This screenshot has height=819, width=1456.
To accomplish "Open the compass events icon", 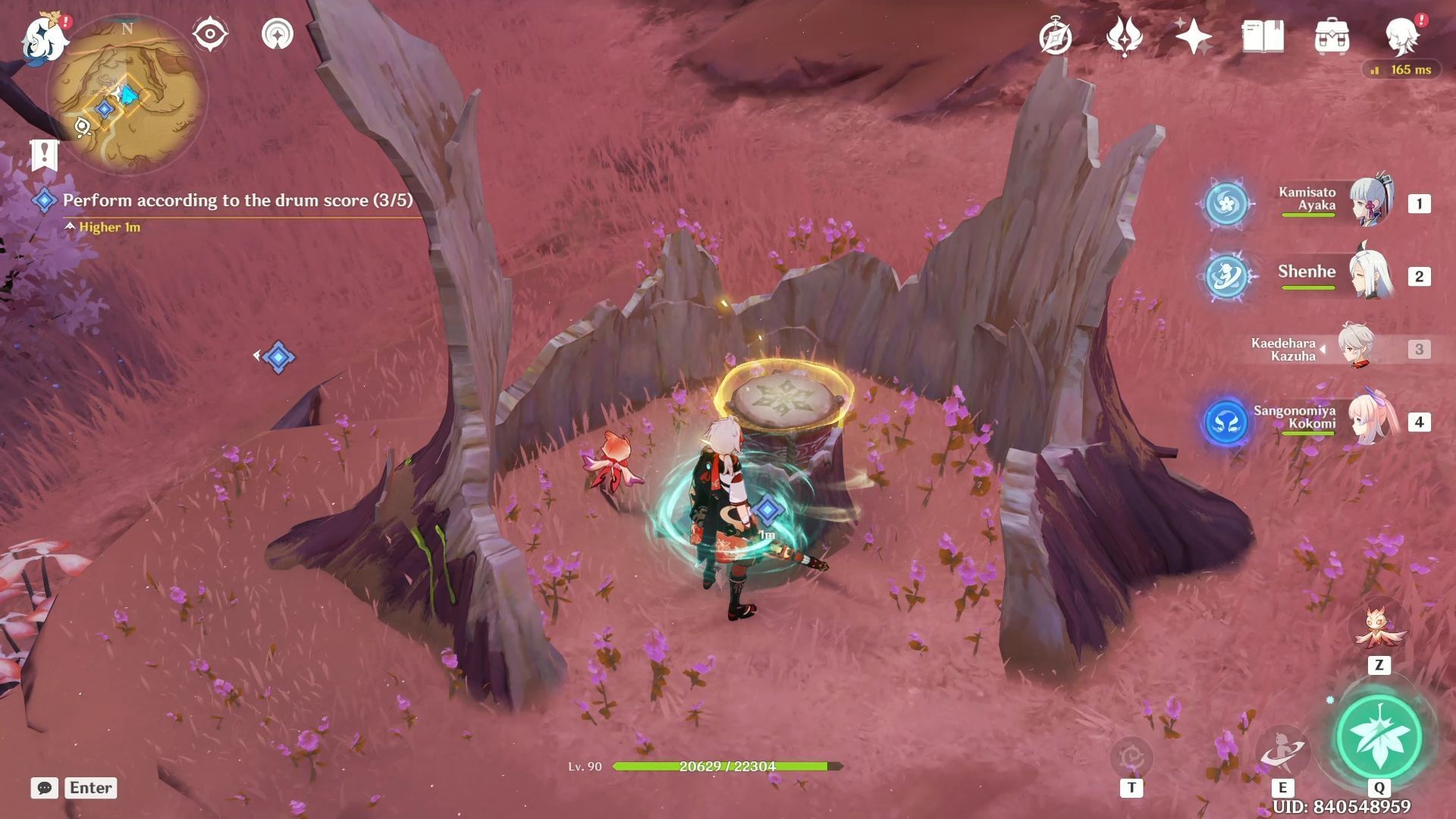I will point(1055,36).
